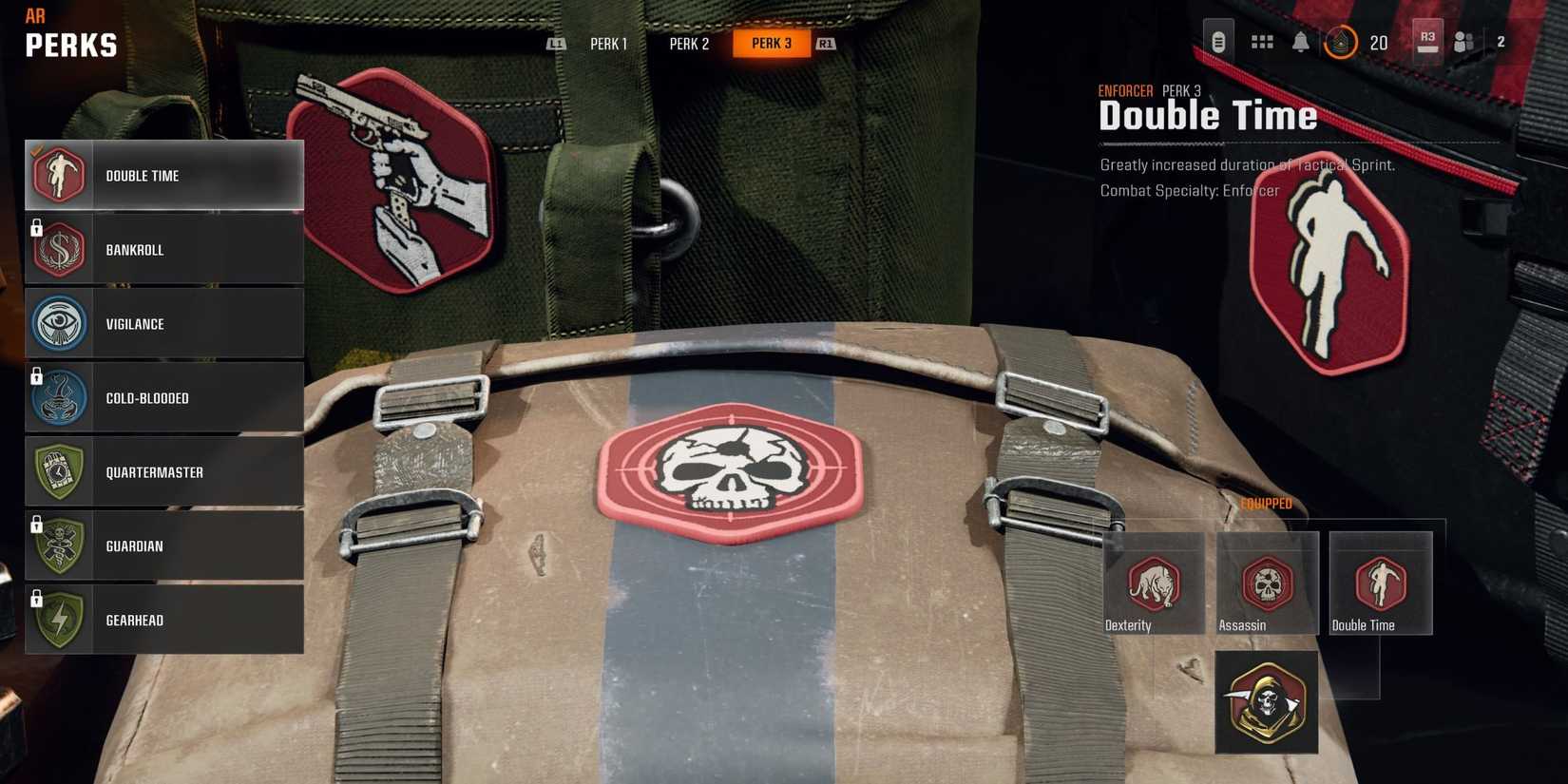Select the Guardian perk icon

pyautogui.click(x=59, y=545)
